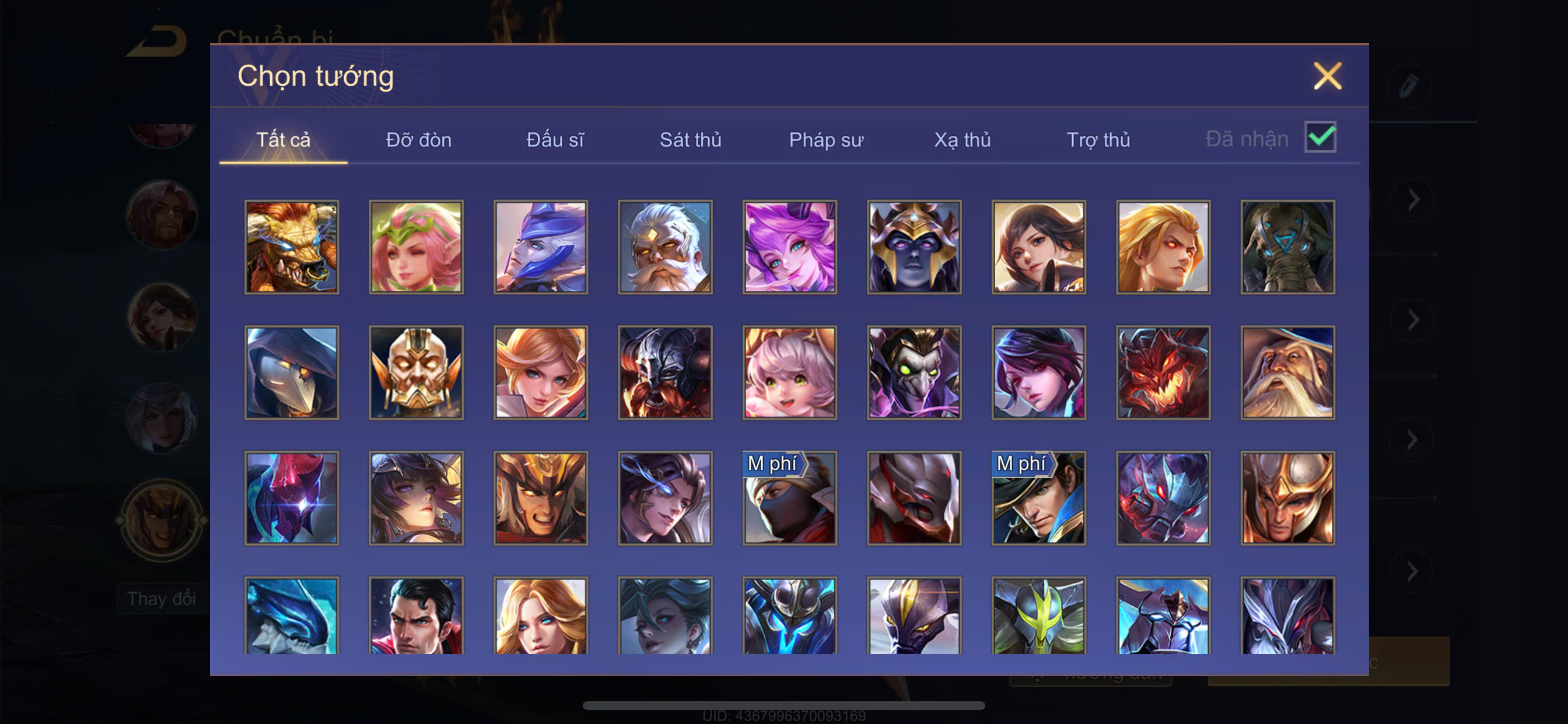
Task: Select the Xạ thủ category tab
Action: (963, 139)
